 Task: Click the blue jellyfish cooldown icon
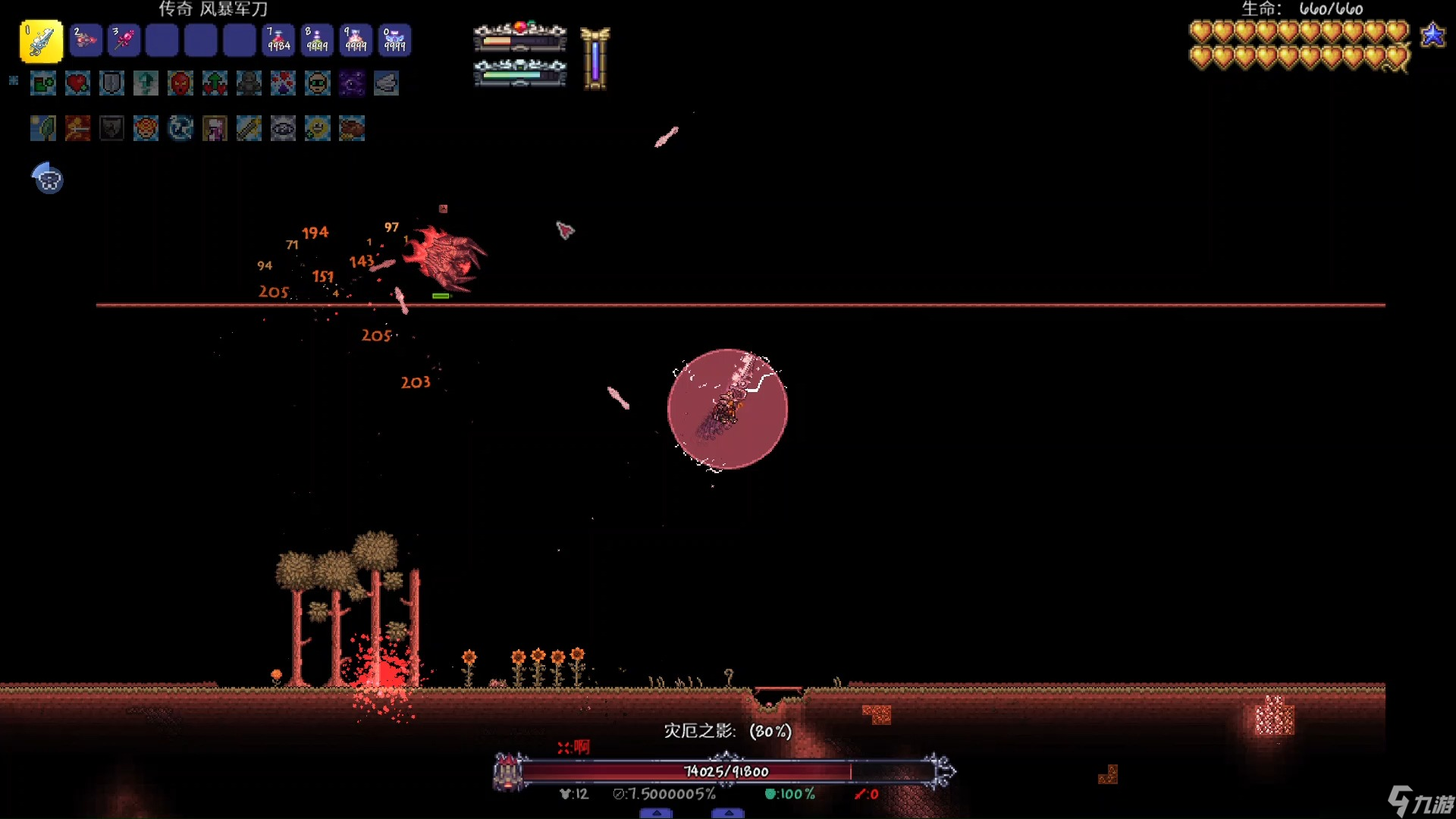48,179
